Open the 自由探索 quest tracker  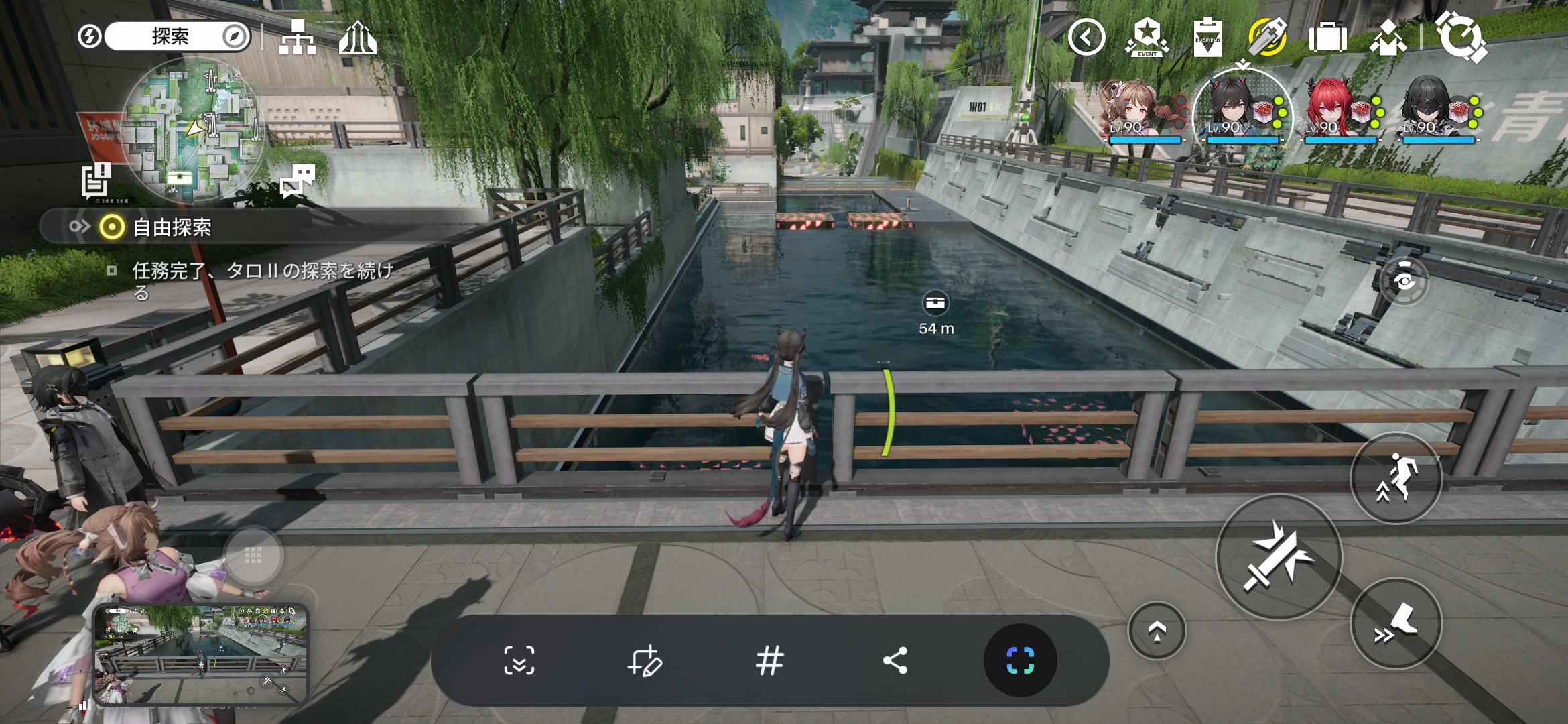[x=172, y=227]
